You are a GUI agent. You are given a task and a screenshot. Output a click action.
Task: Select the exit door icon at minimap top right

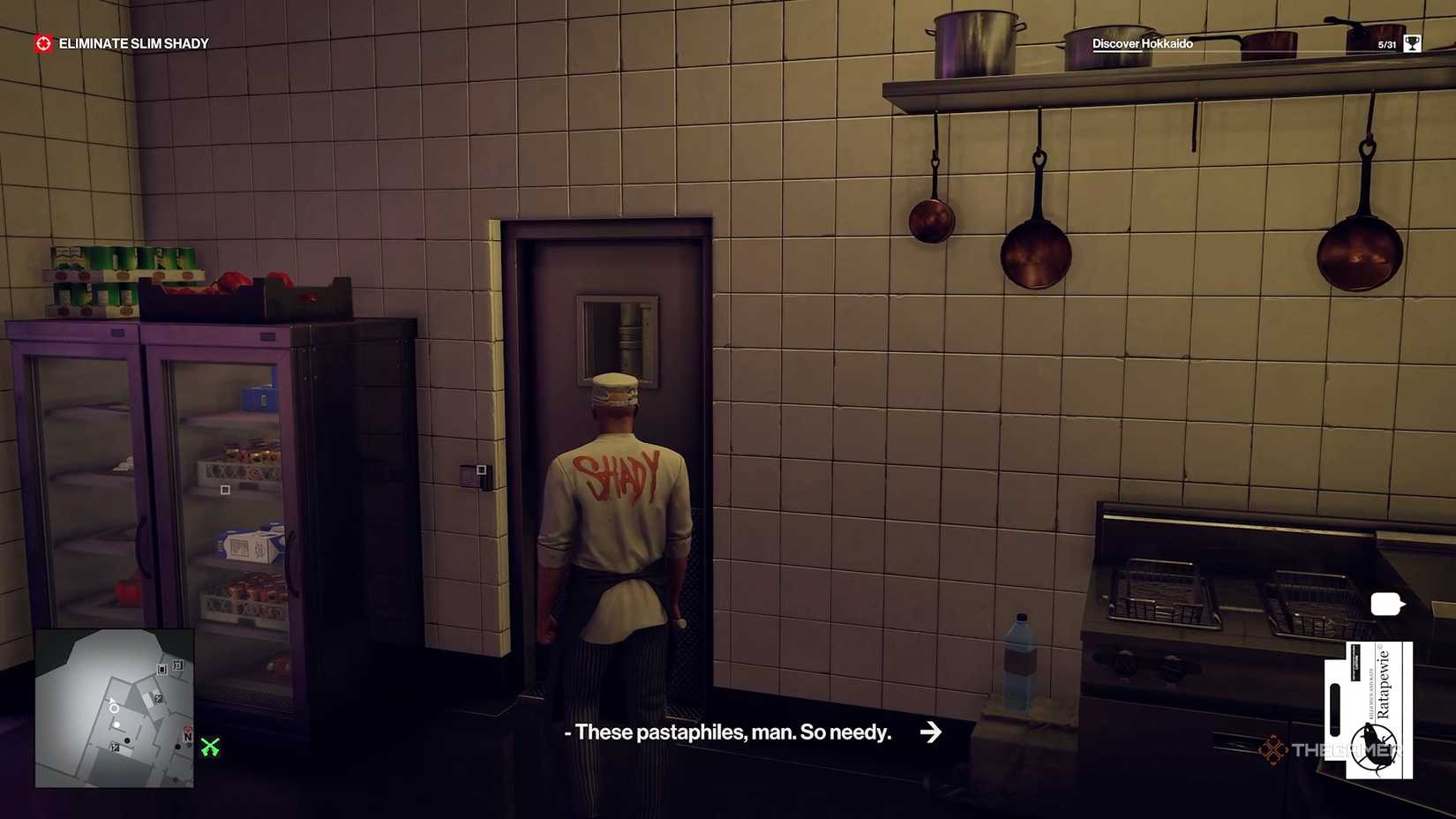178,665
